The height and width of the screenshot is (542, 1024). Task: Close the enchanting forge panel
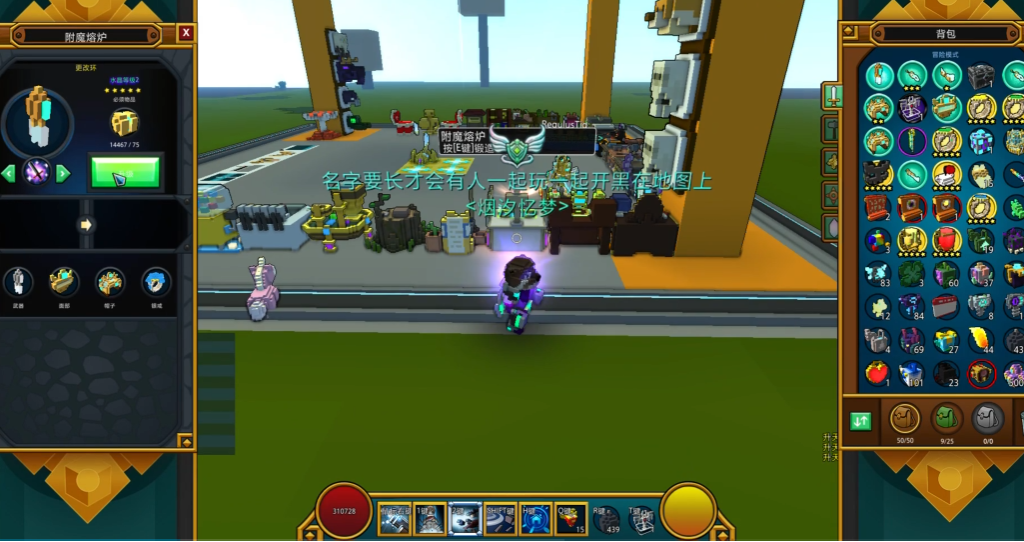186,33
